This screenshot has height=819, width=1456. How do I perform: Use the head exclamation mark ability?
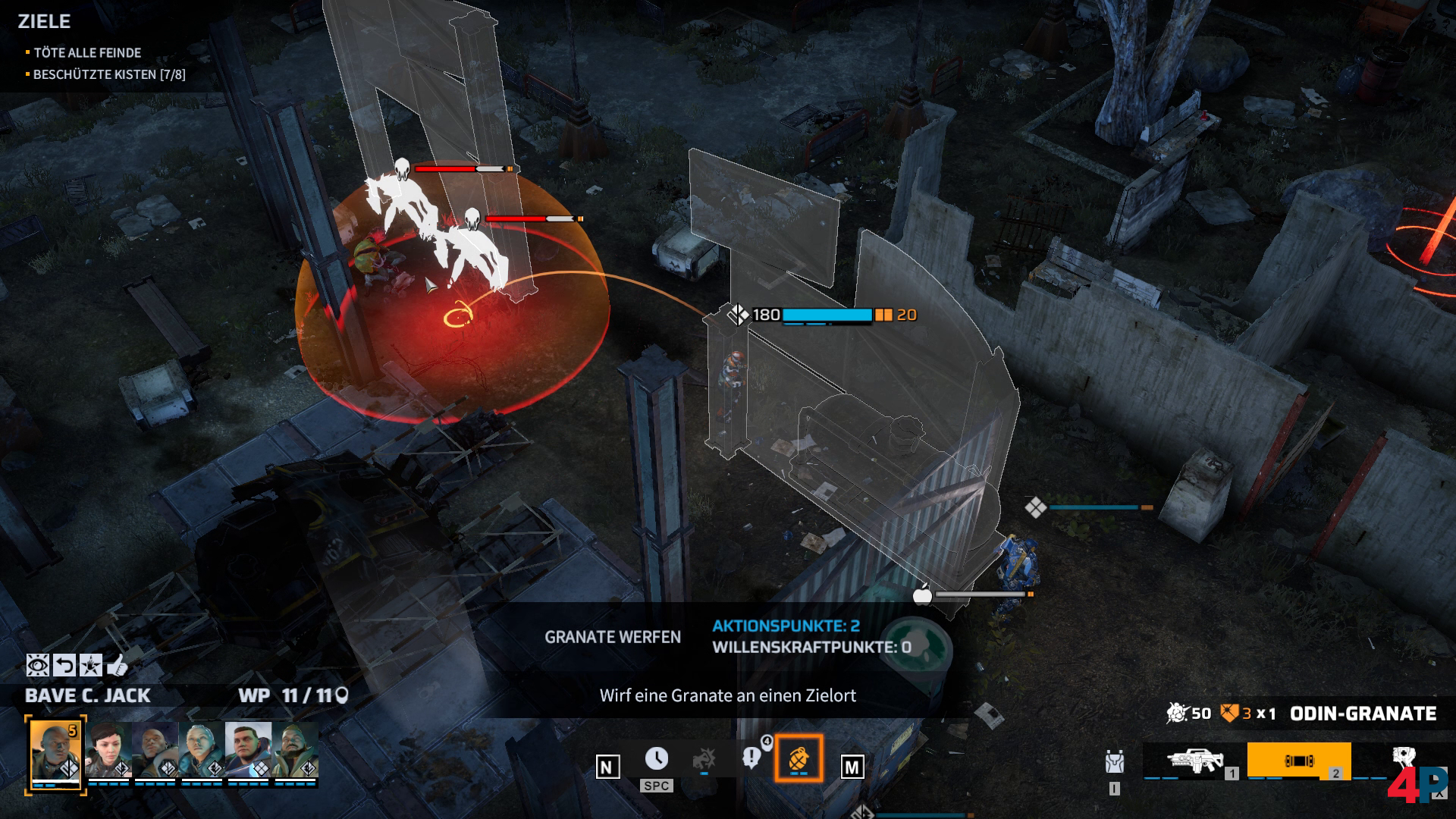(x=752, y=758)
